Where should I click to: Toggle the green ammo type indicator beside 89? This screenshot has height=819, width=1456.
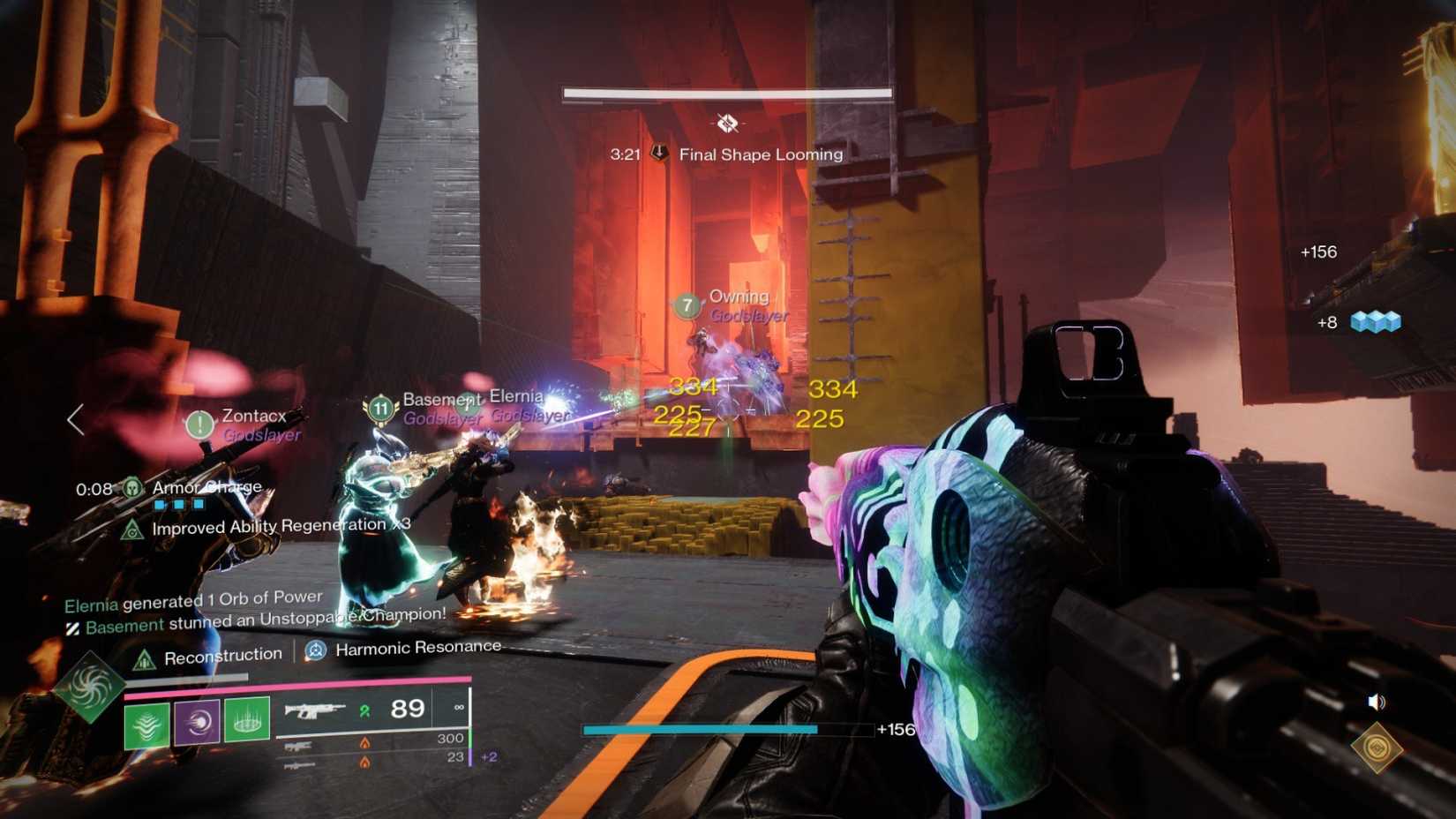[x=367, y=709]
